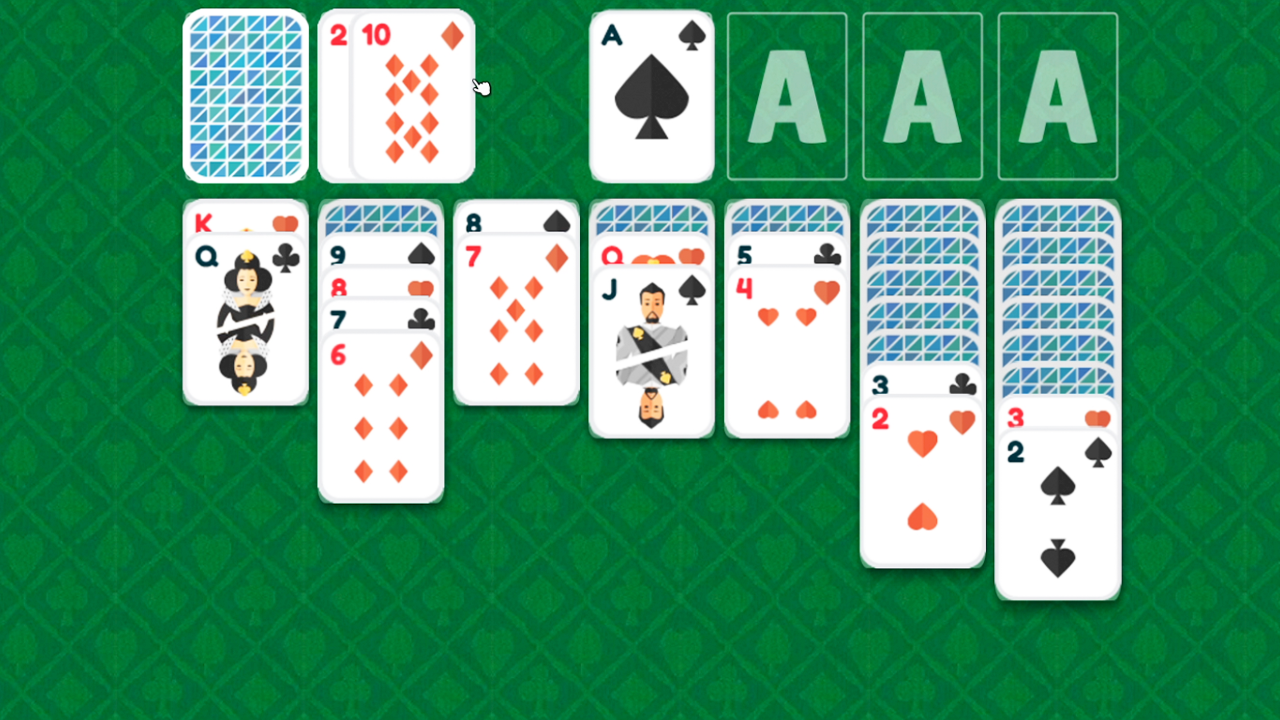
Task: Click the middle empty foundation slot
Action: tap(922, 95)
